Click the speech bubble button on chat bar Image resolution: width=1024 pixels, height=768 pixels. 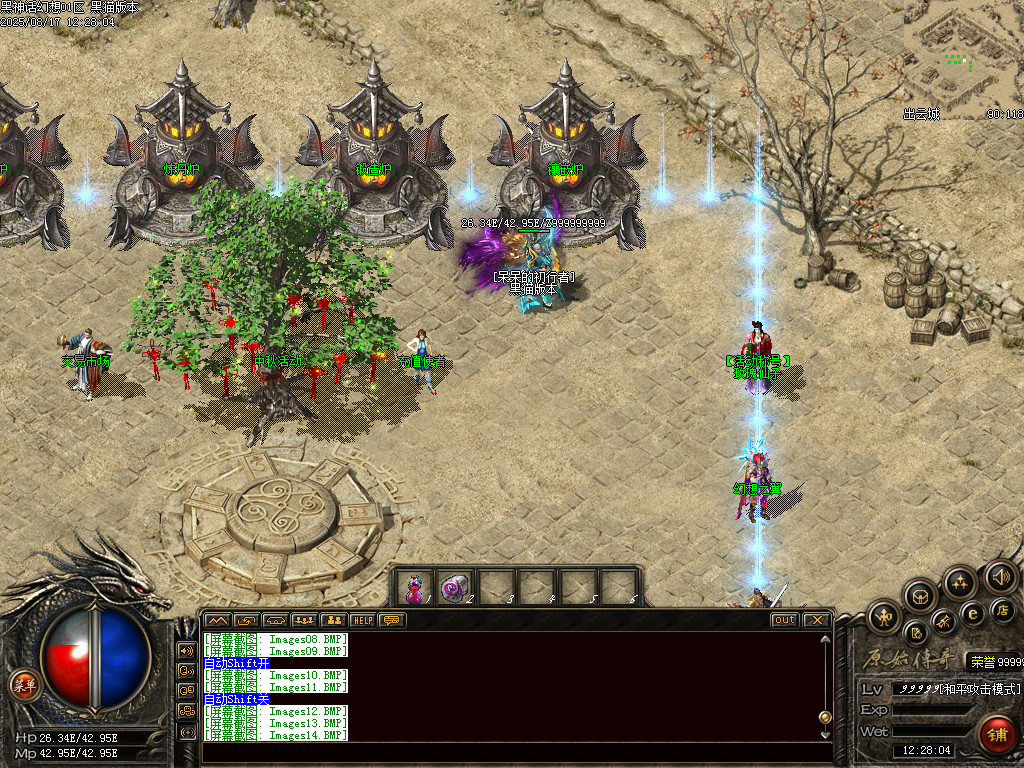[392, 620]
